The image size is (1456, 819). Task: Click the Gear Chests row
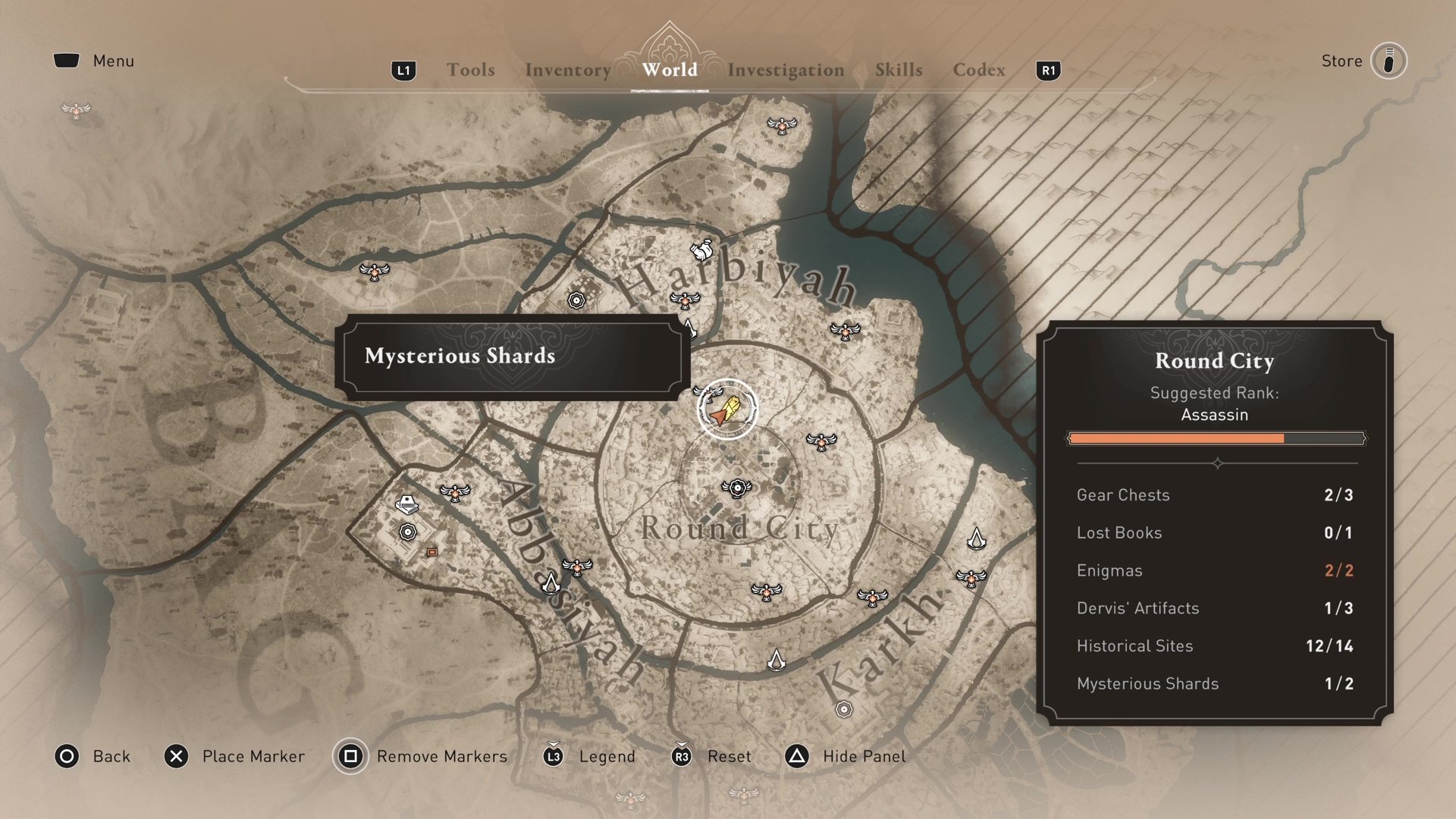point(1214,494)
